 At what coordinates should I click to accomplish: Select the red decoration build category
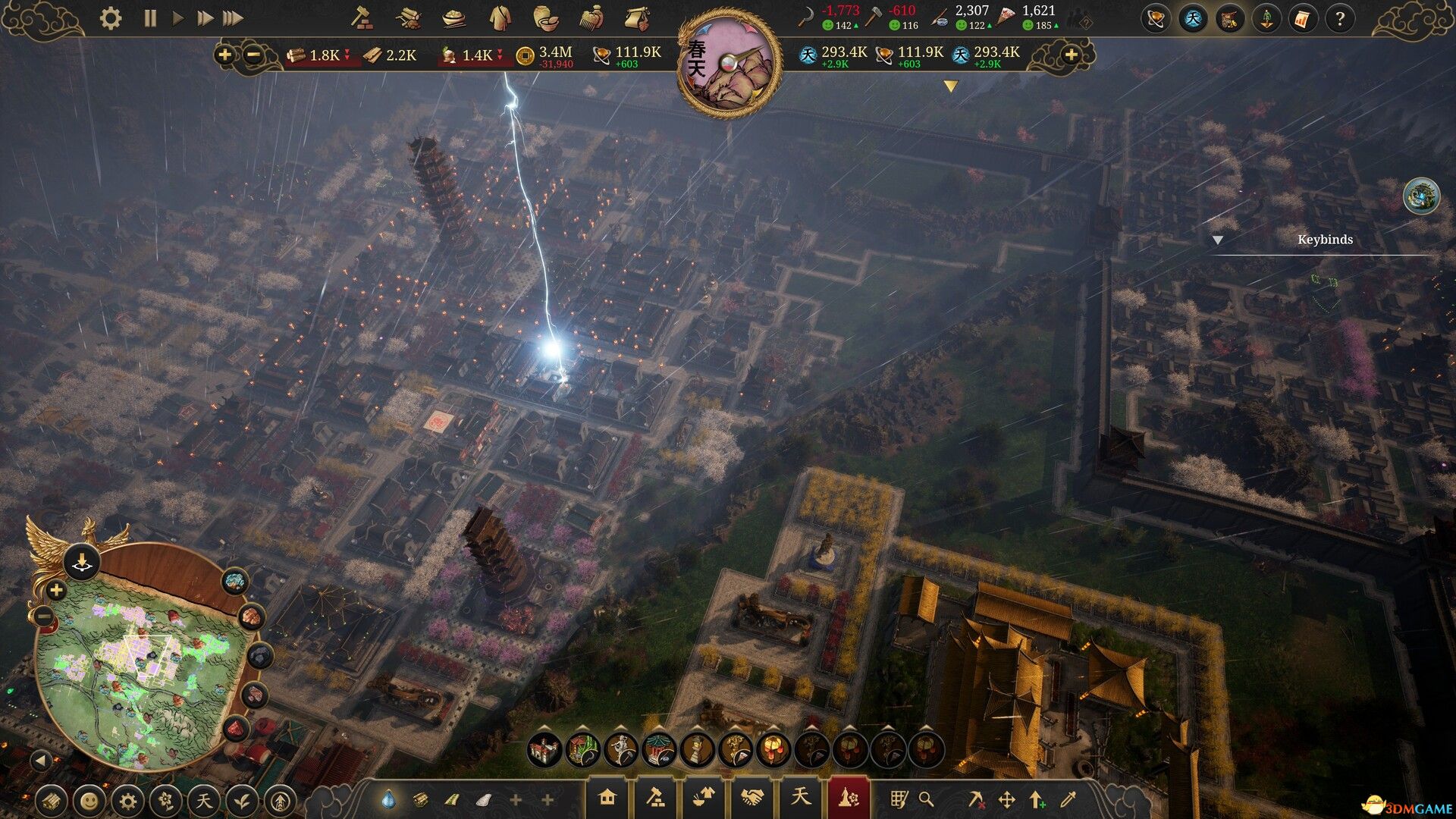848,798
